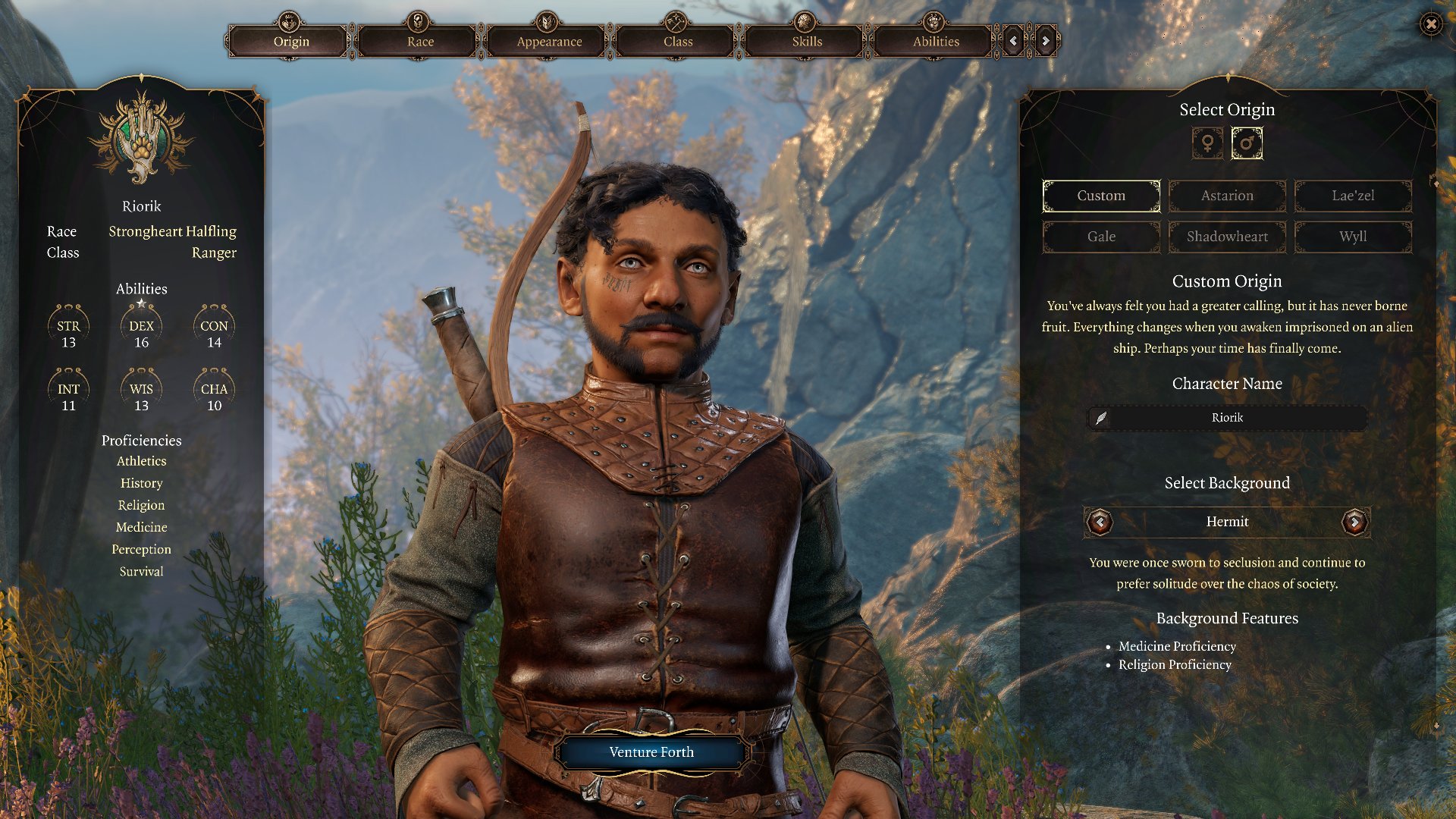Image resolution: width=1456 pixels, height=819 pixels.
Task: Close the character creation screen
Action: (x=1431, y=24)
